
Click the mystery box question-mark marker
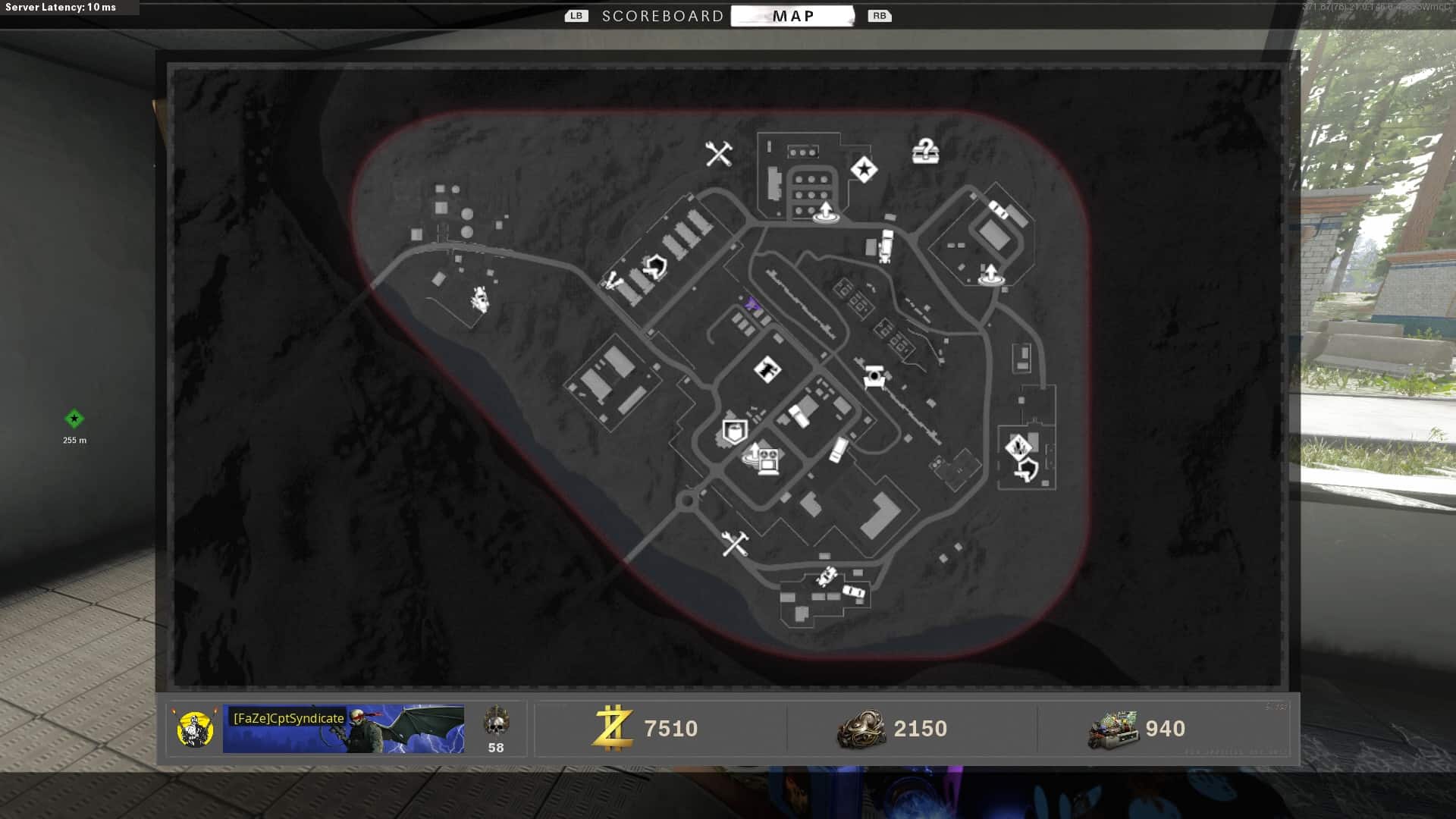(925, 151)
